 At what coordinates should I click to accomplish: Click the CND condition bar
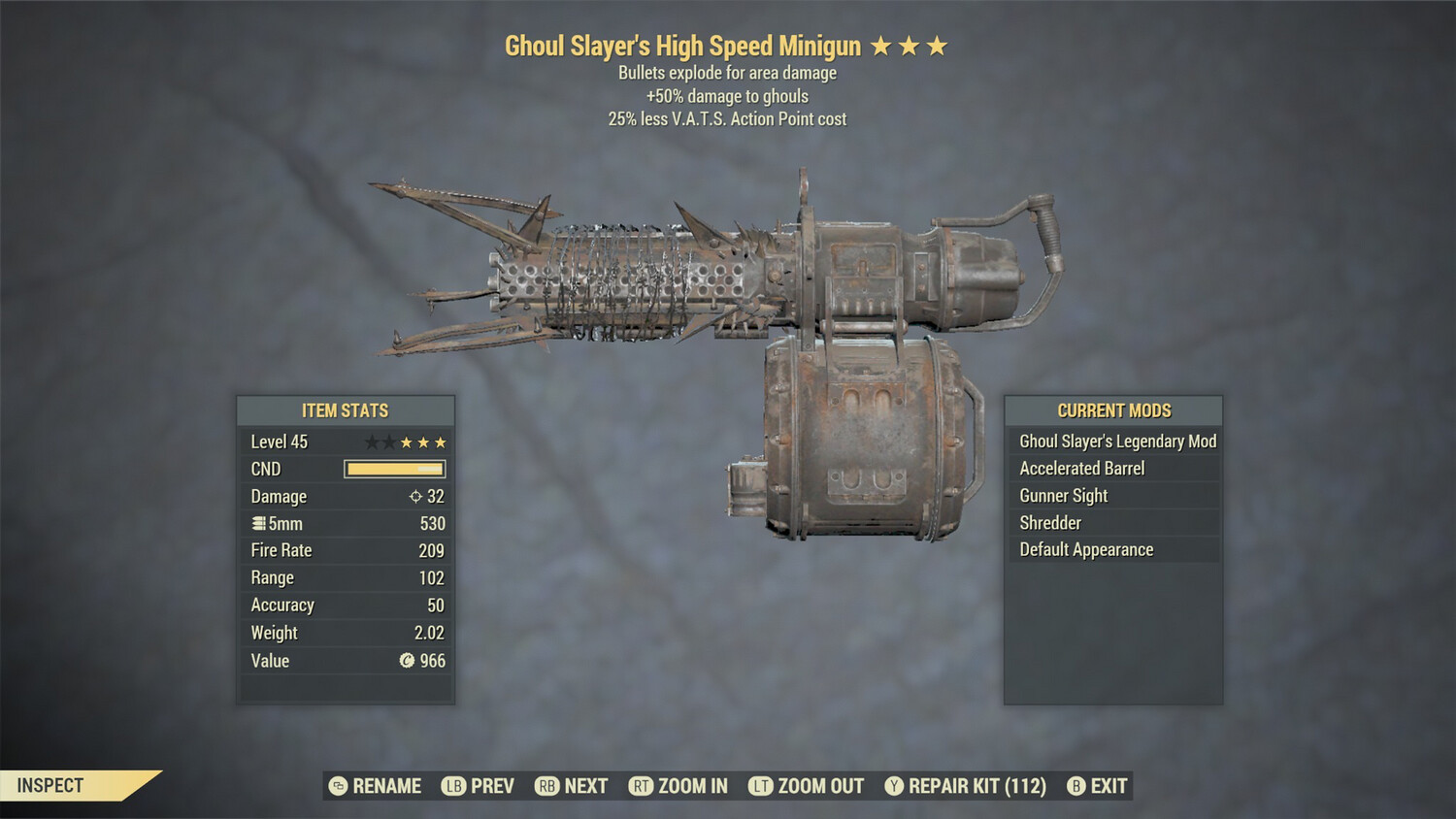[x=393, y=469]
